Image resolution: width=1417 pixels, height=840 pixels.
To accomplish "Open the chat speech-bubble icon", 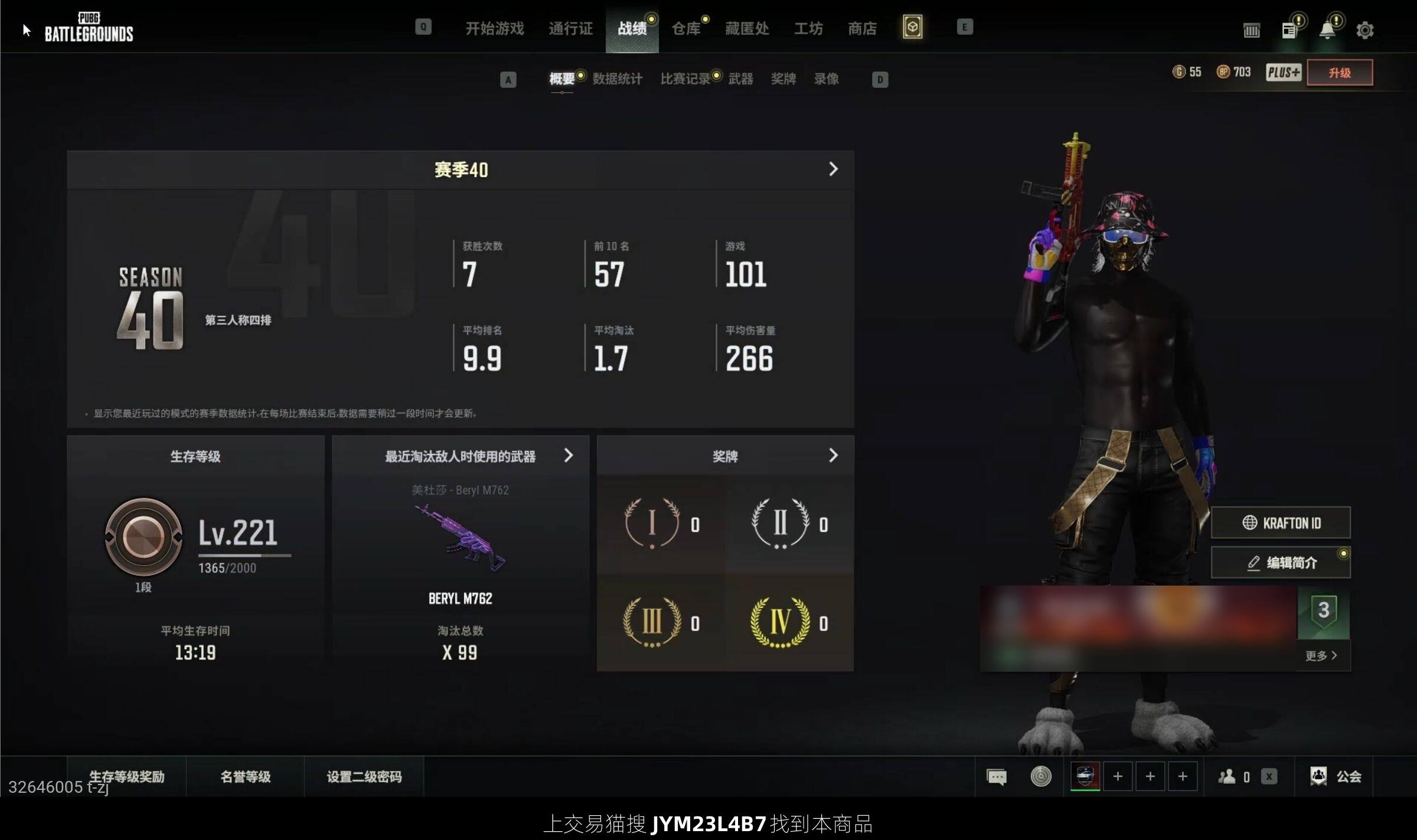I will click(x=996, y=776).
